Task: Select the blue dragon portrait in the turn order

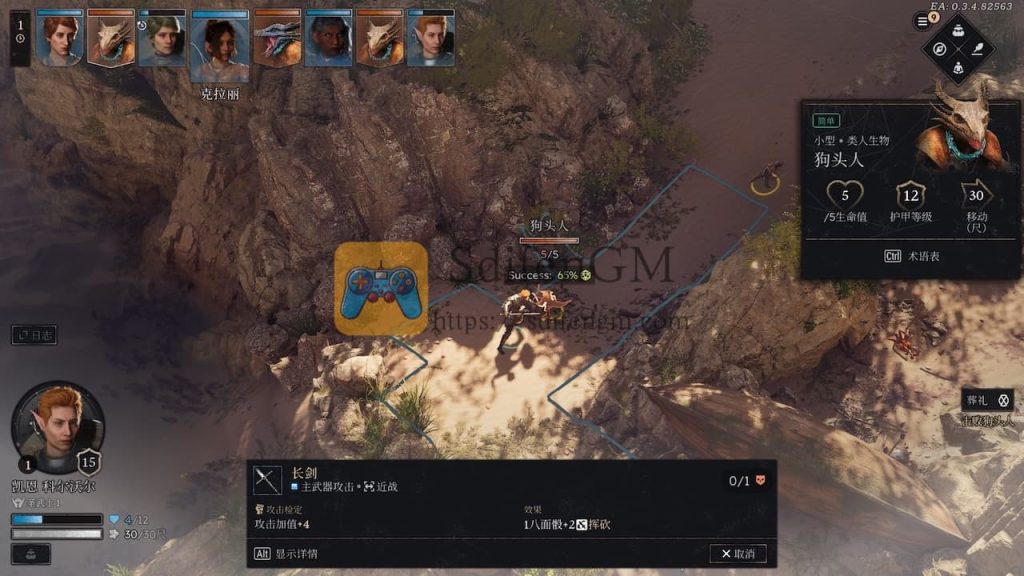Action: (277, 40)
